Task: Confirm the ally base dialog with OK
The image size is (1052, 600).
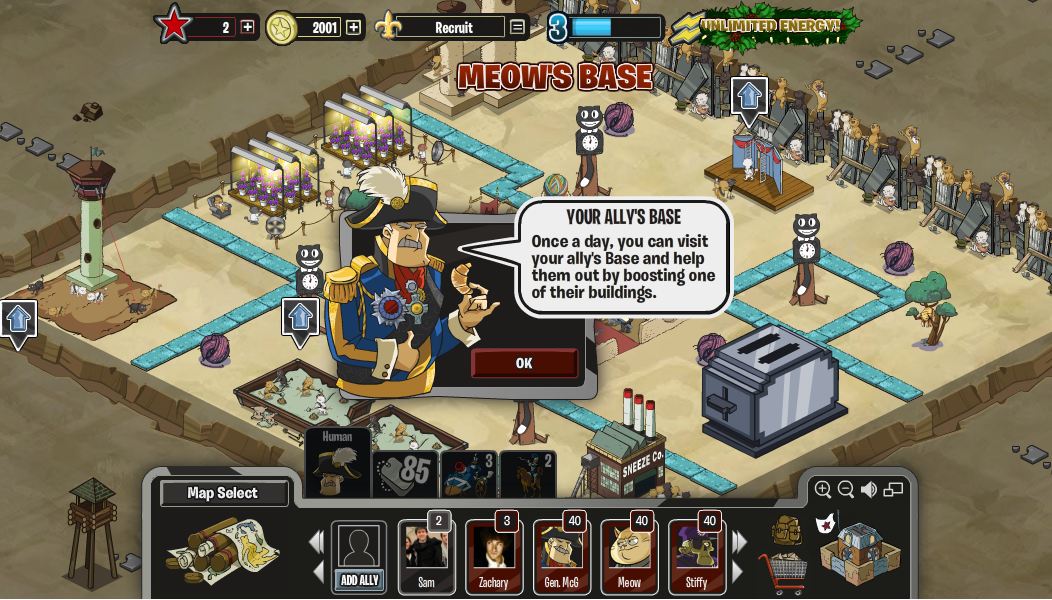Action: tap(524, 363)
